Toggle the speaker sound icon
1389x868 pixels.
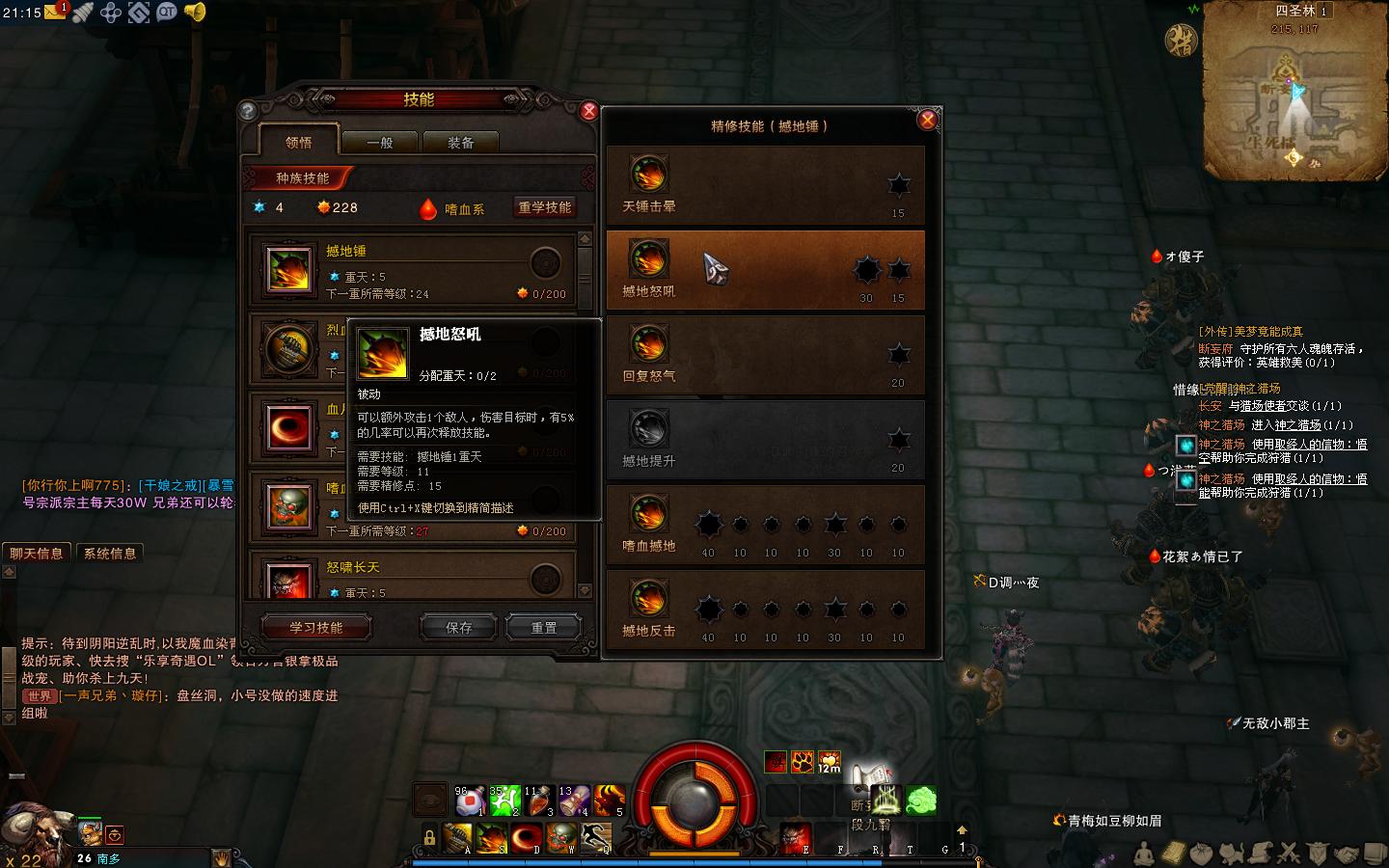click(x=195, y=13)
